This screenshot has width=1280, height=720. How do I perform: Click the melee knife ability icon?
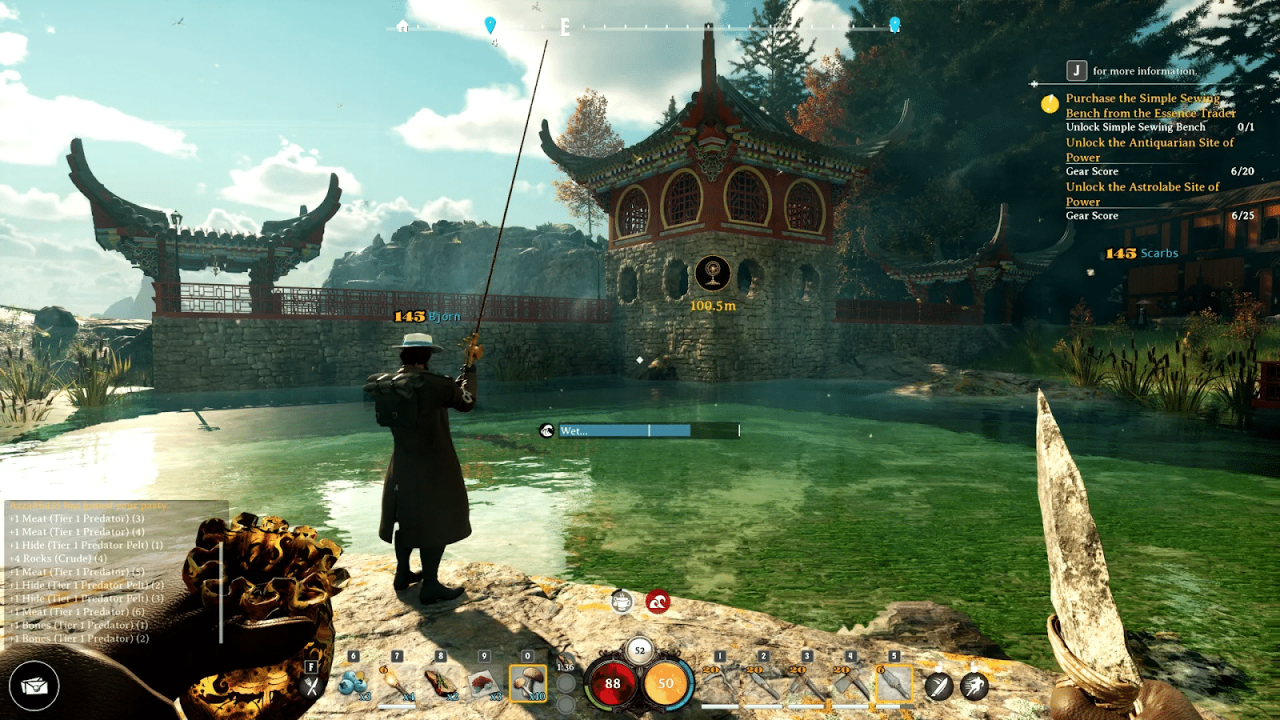[936, 684]
